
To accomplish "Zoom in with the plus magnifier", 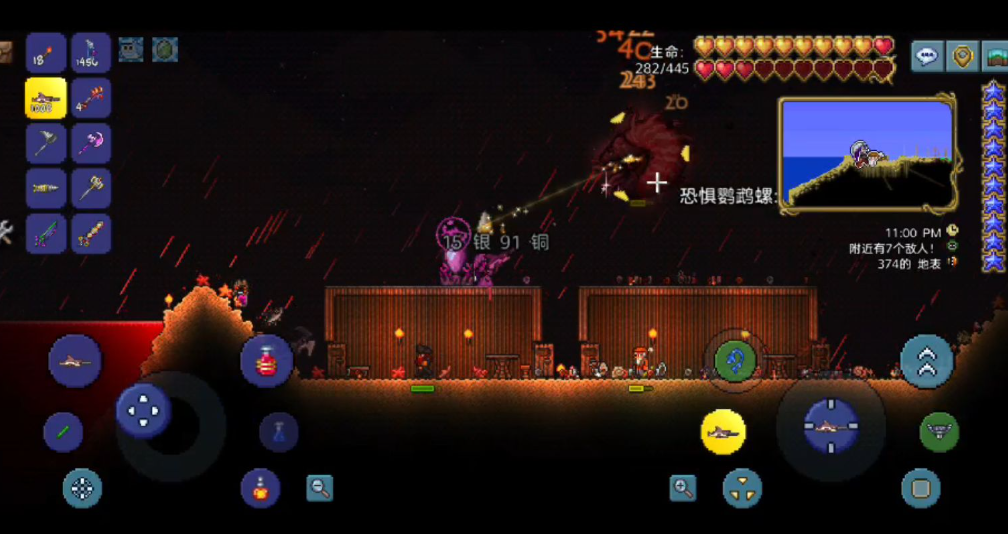I will pyautogui.click(x=683, y=488).
